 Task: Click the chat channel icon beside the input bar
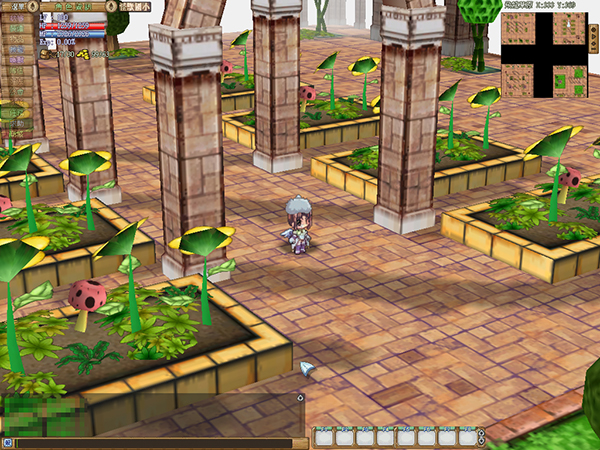tap(7, 442)
